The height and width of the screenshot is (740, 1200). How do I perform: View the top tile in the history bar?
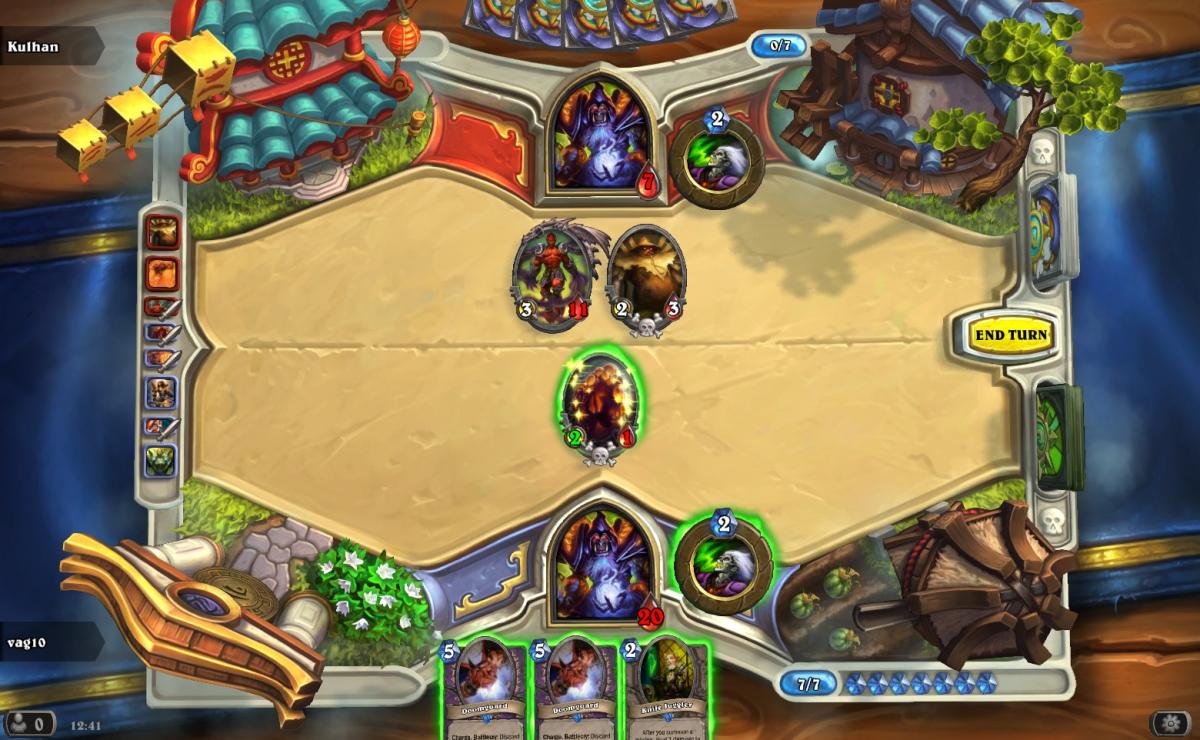click(x=162, y=232)
